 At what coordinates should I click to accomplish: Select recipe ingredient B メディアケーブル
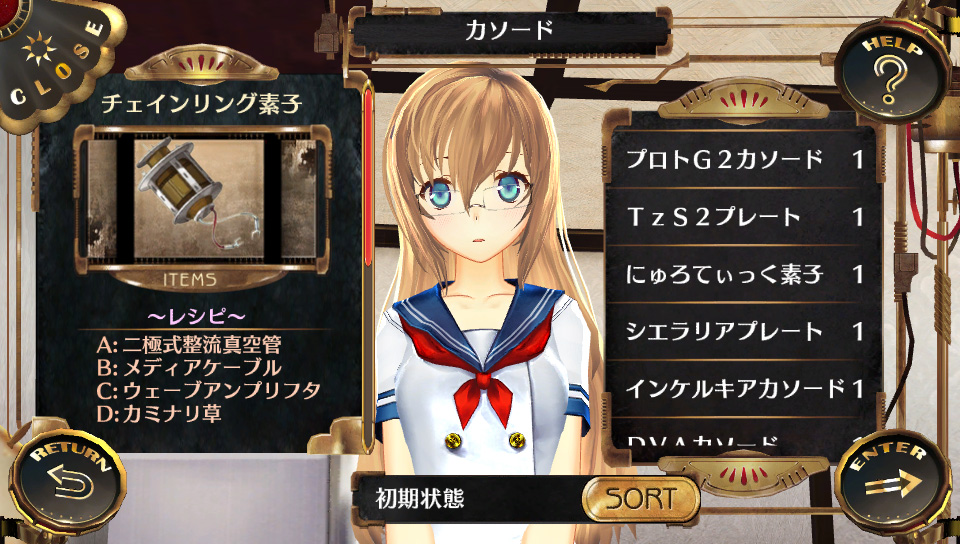190,367
